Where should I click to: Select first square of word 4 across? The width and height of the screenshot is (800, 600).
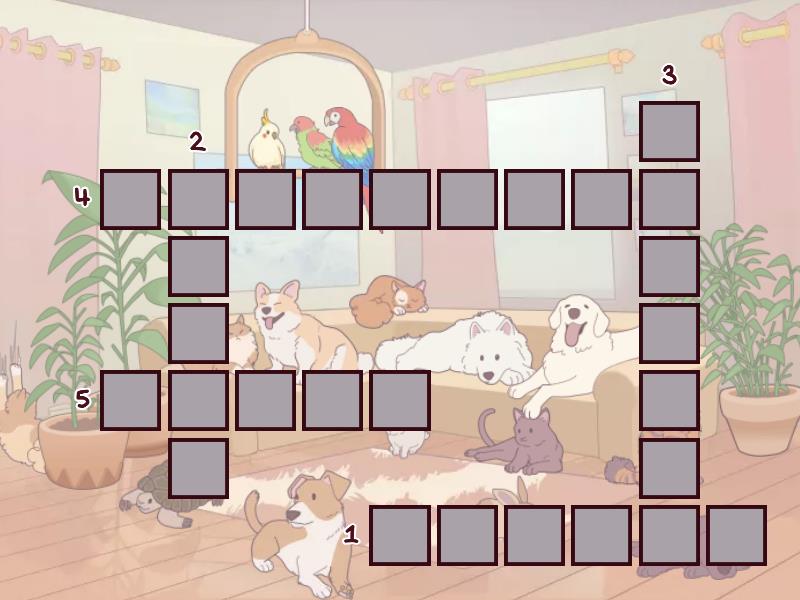(x=130, y=199)
